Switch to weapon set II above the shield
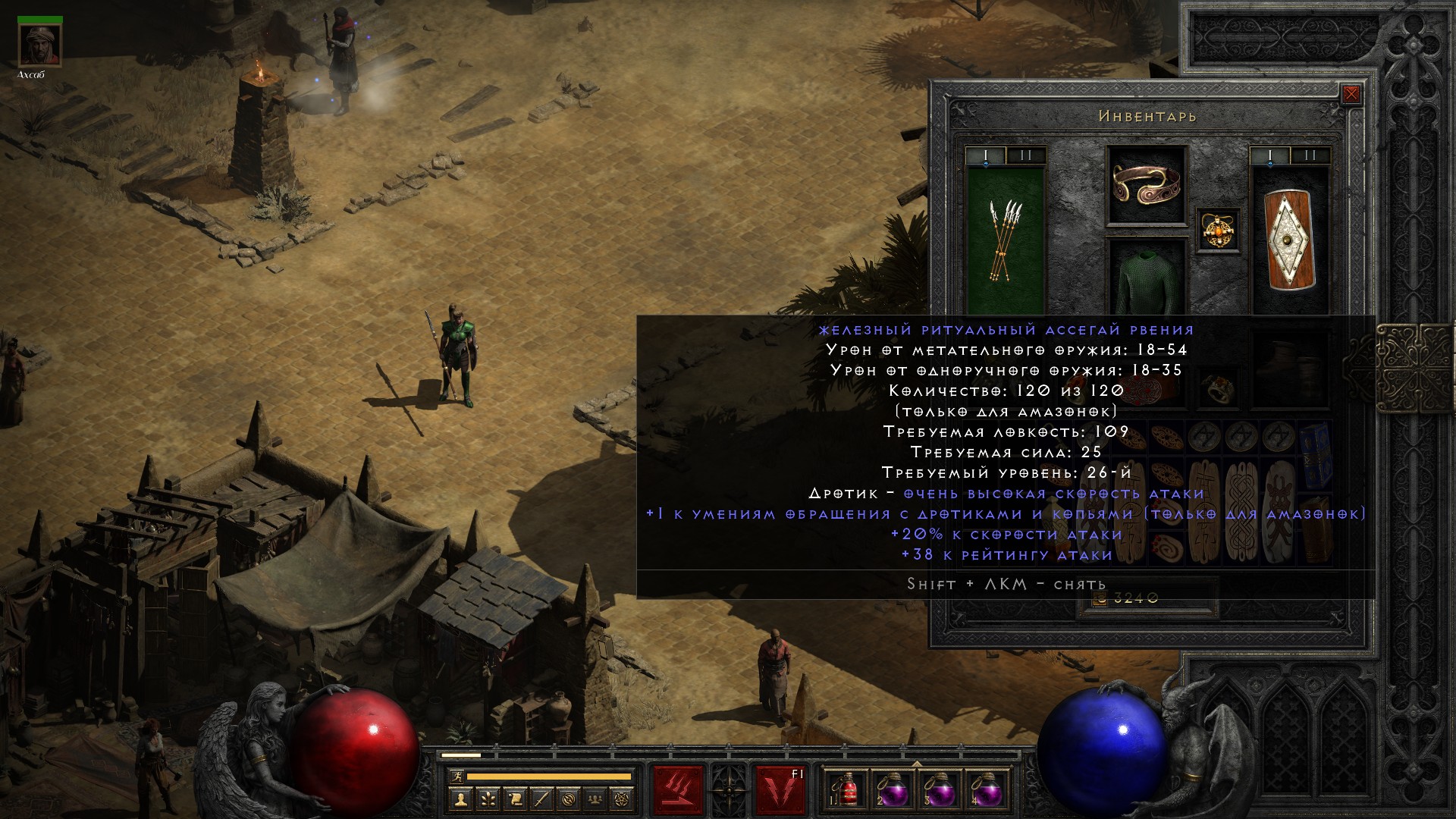This screenshot has width=1456, height=819. (1310, 155)
